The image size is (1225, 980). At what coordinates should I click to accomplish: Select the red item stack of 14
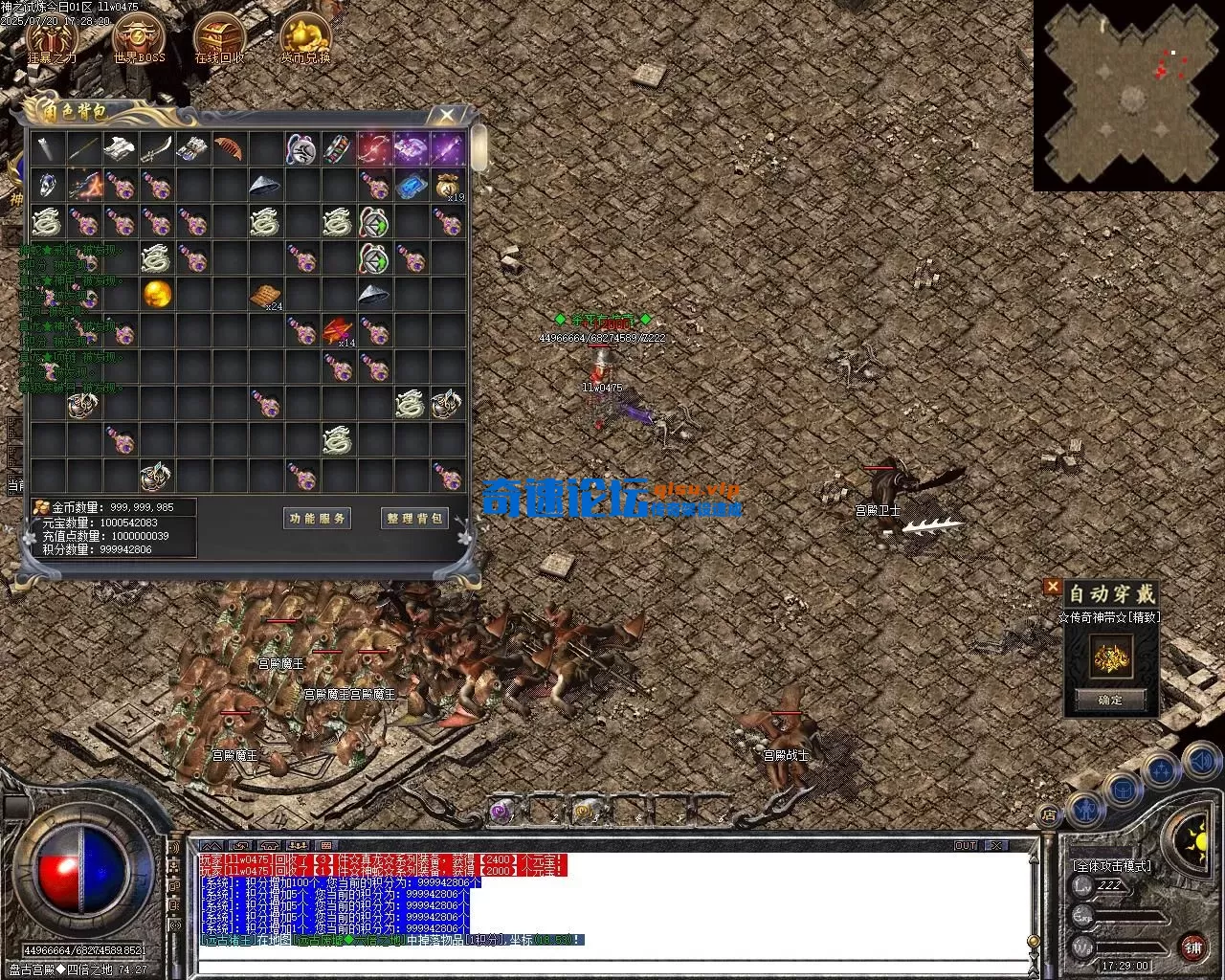pos(338,331)
